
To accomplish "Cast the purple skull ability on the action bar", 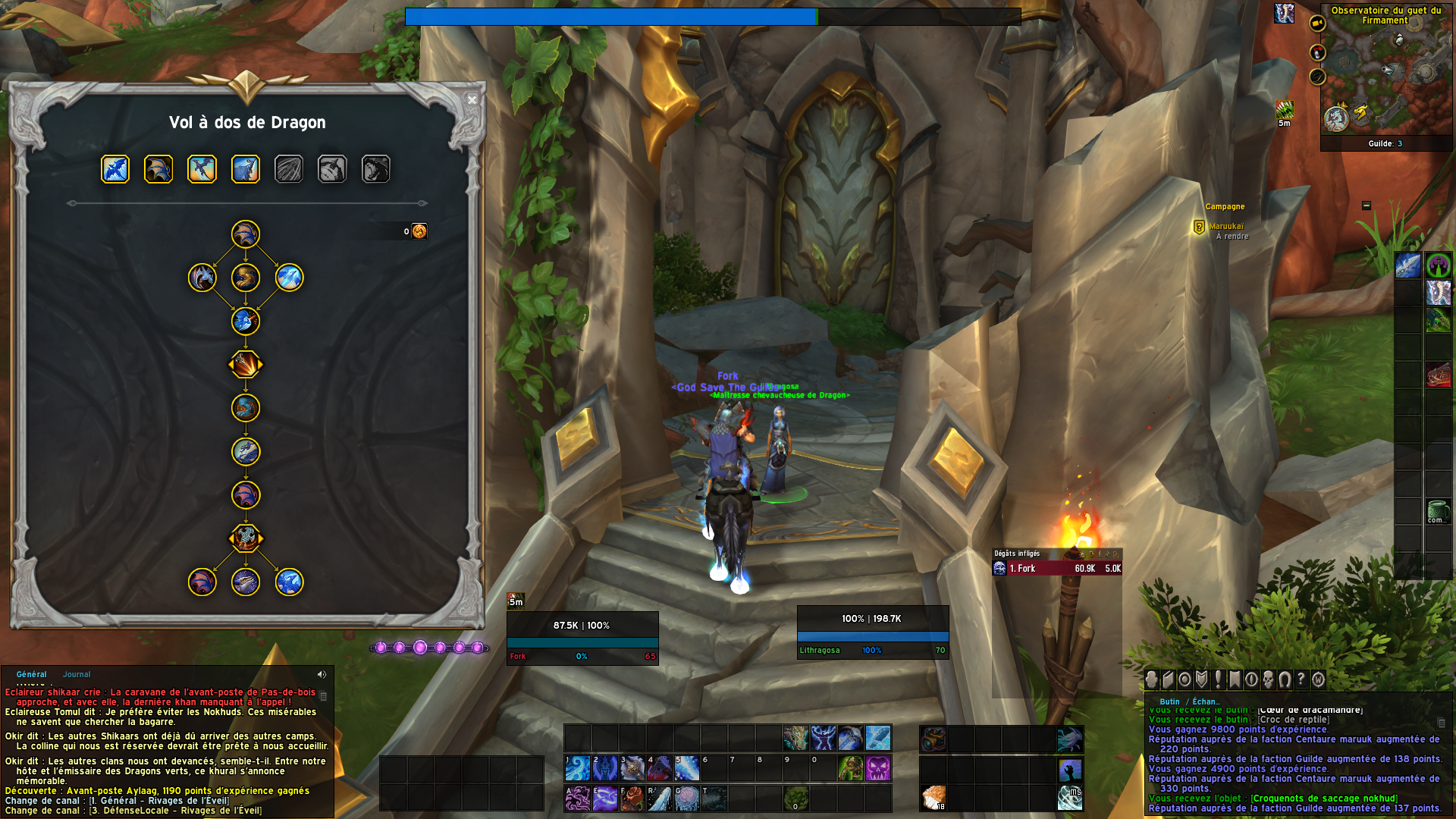I will [877, 768].
